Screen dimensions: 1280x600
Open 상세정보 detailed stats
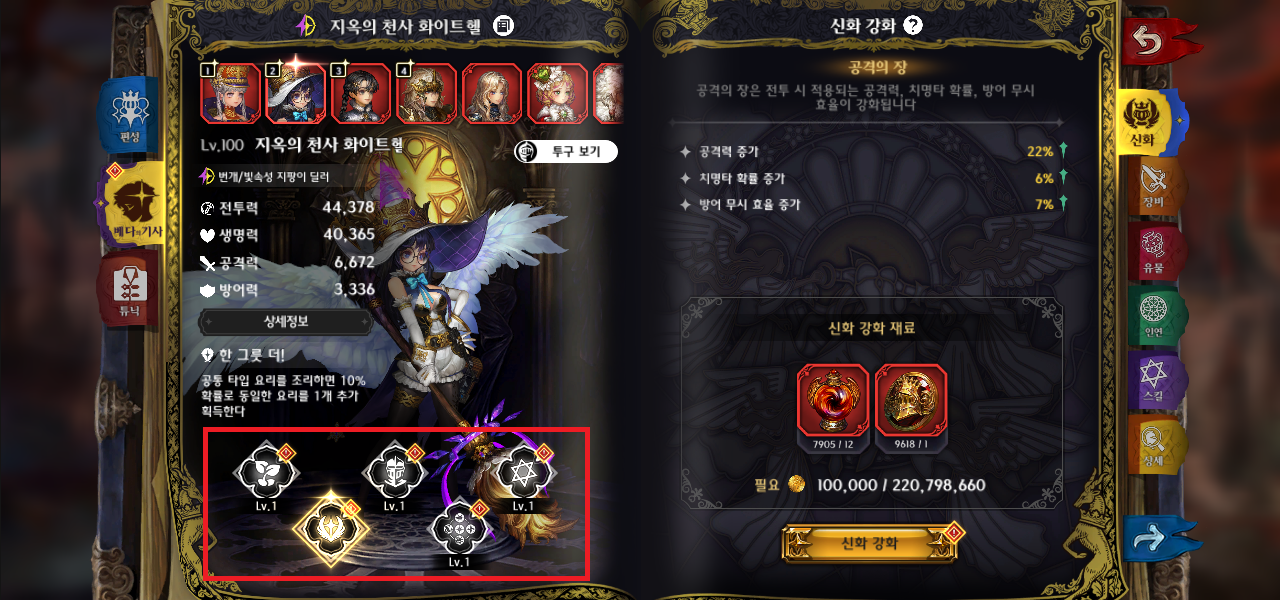(x=286, y=322)
